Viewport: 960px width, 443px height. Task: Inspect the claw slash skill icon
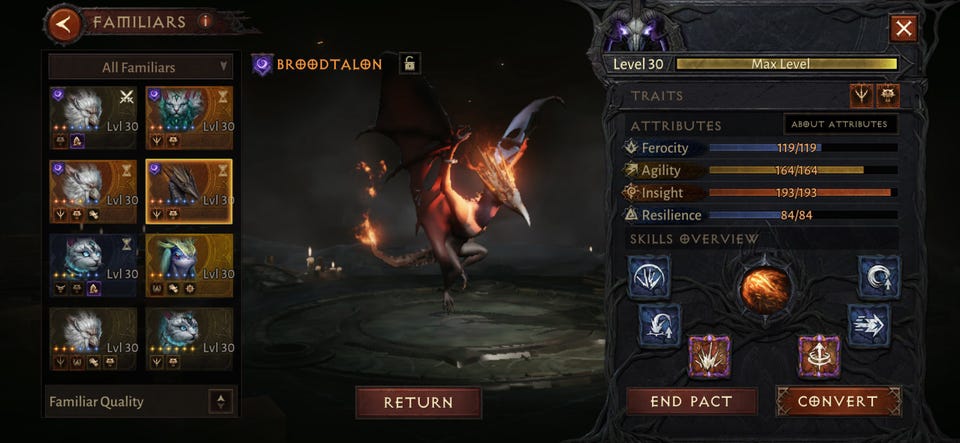tap(649, 276)
